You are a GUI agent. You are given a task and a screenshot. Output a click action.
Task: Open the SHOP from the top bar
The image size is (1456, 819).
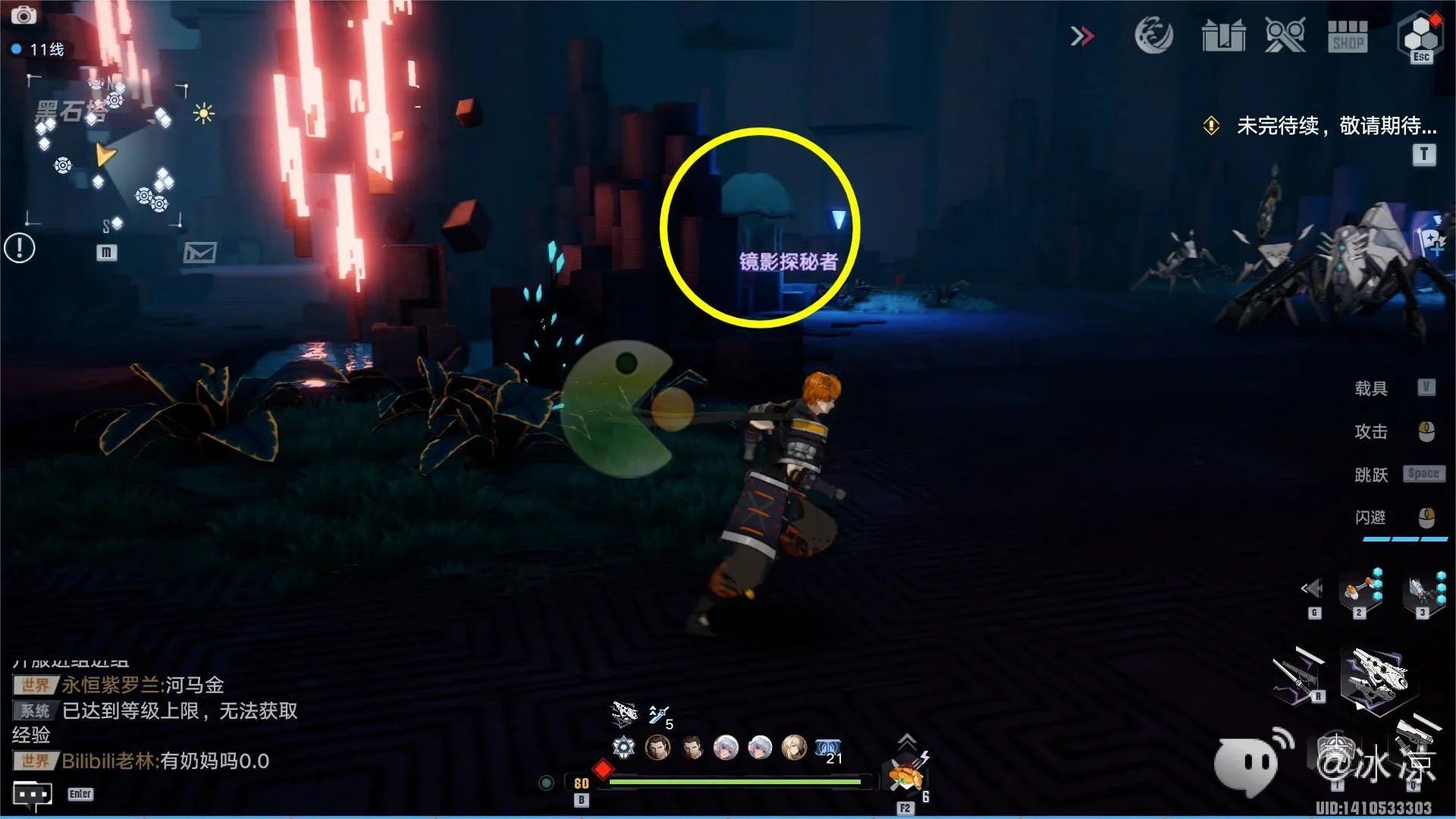(1348, 36)
